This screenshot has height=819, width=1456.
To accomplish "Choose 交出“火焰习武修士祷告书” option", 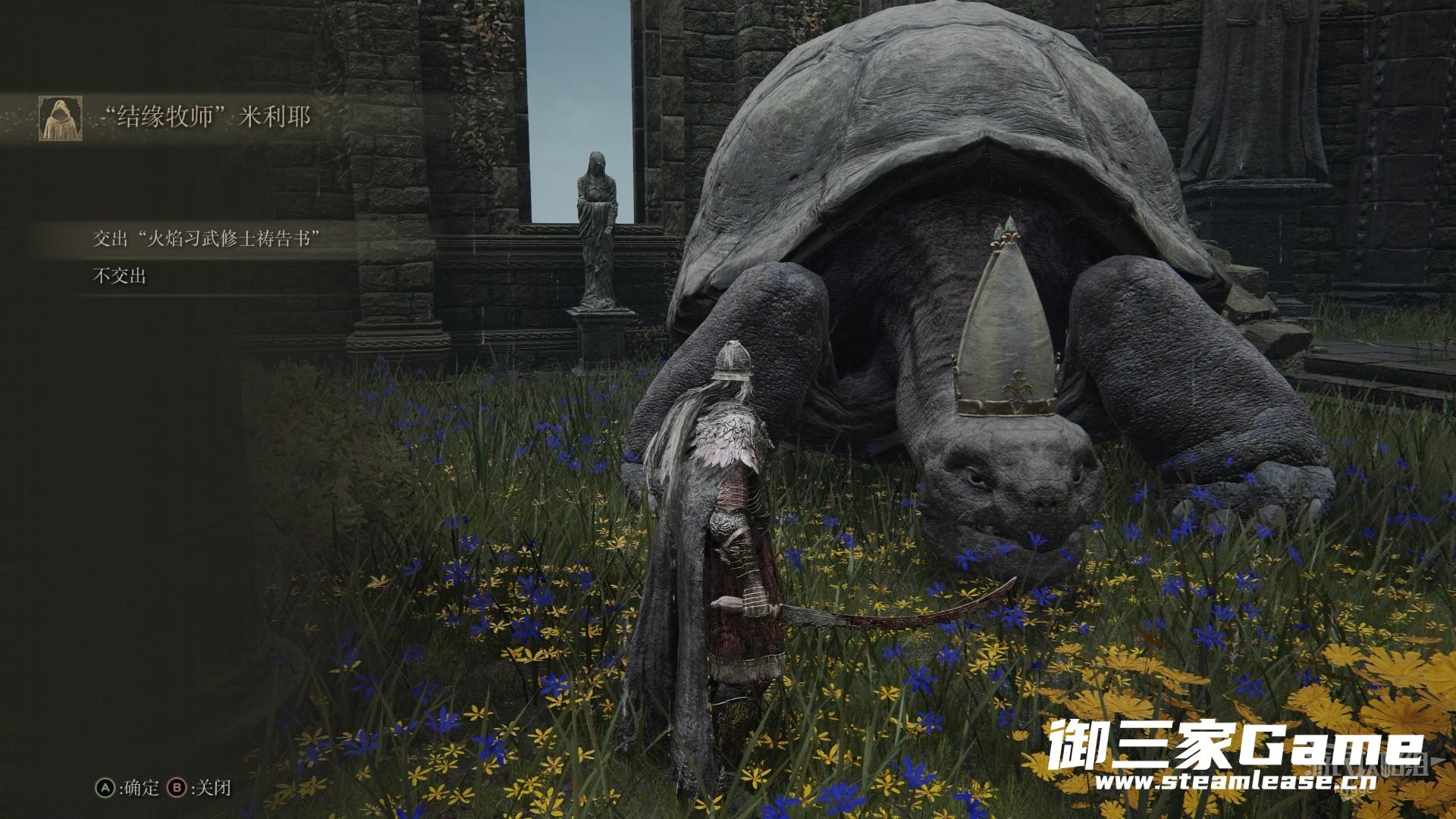I will pyautogui.click(x=203, y=239).
